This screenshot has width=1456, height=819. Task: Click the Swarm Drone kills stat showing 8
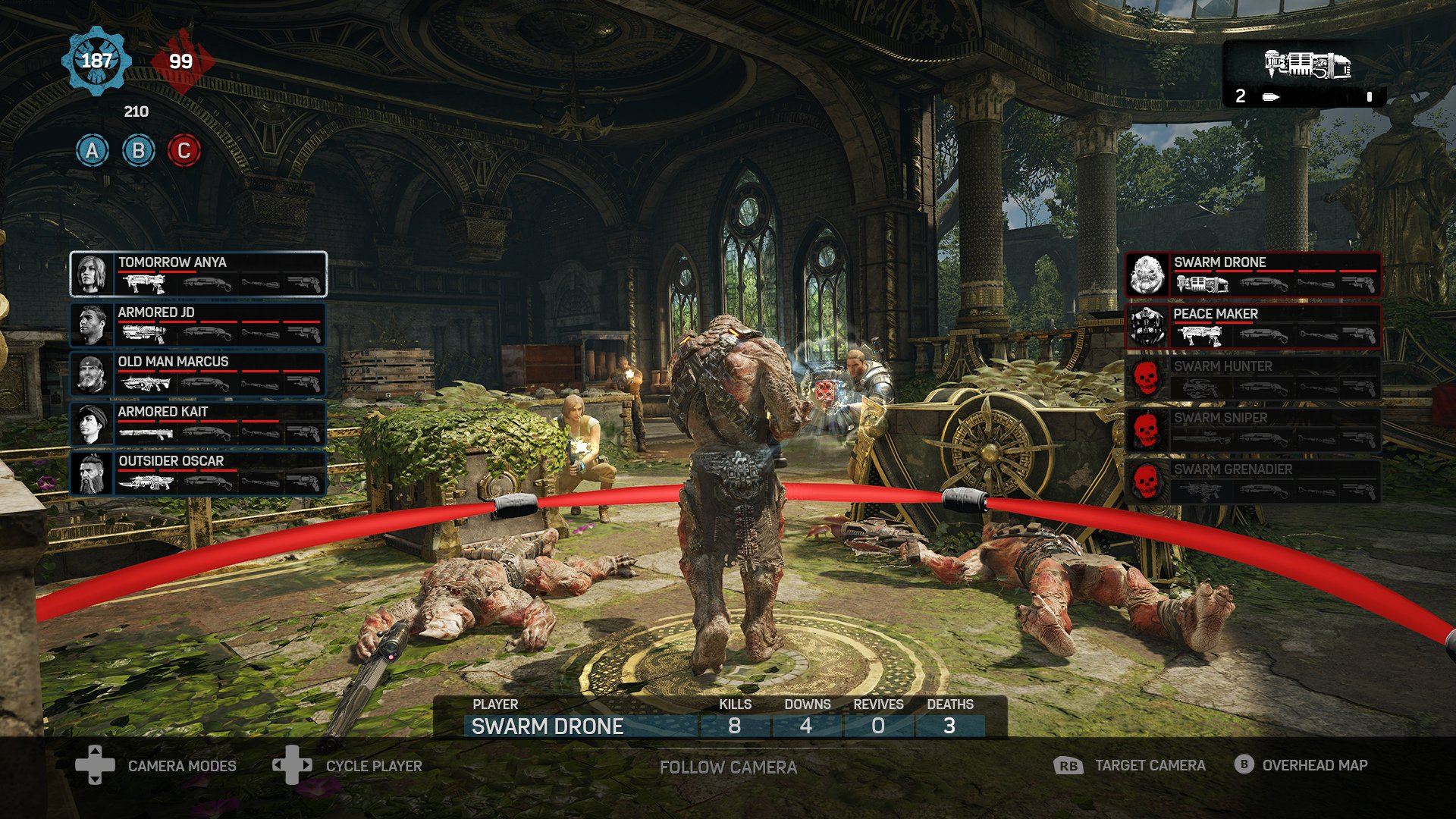click(734, 726)
